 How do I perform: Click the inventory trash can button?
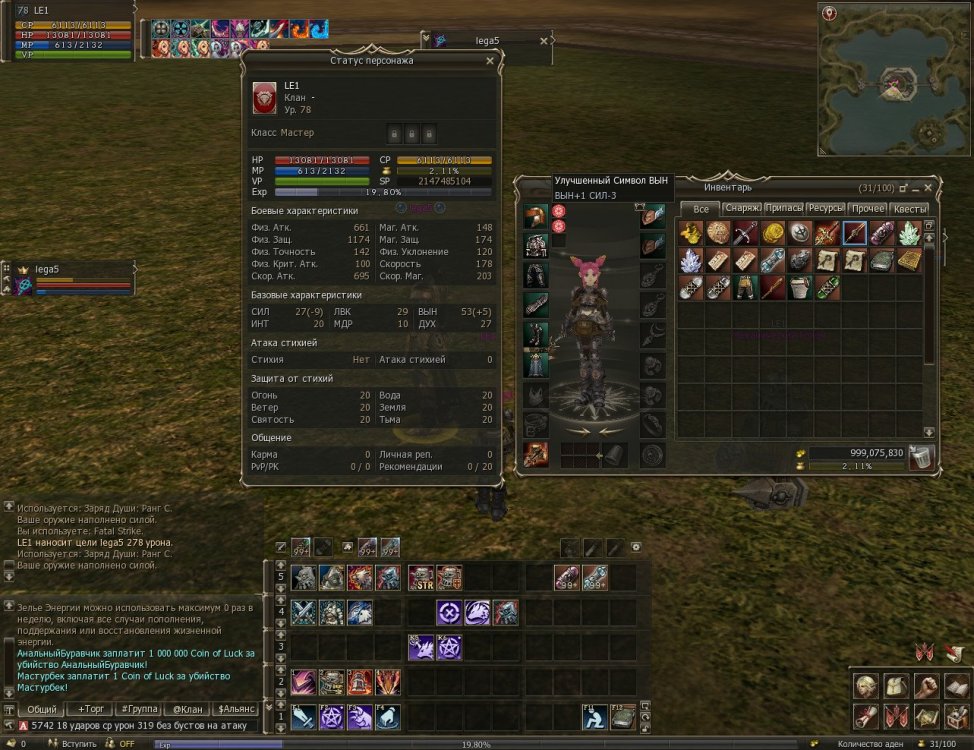coord(921,457)
